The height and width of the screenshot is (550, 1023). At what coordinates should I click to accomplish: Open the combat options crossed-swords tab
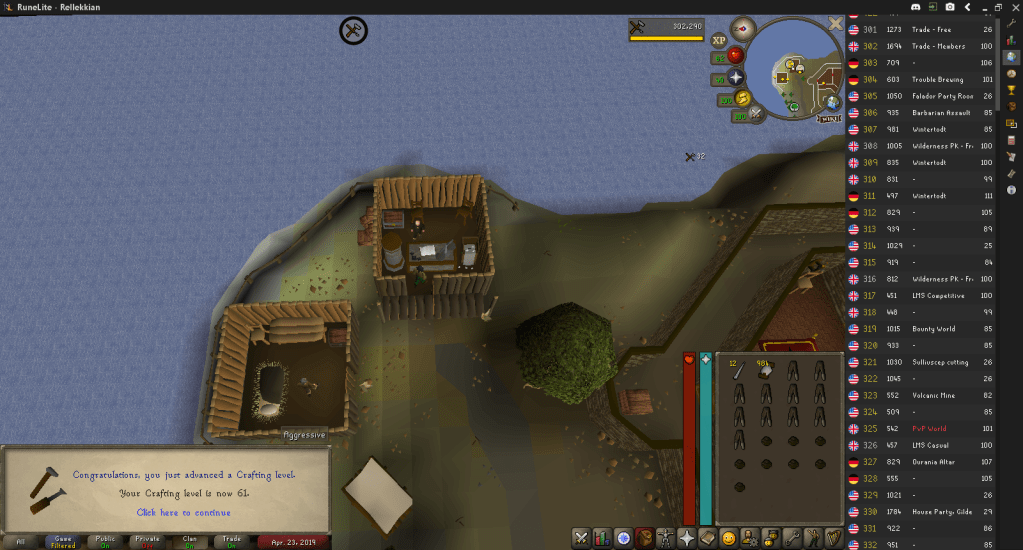tap(580, 538)
